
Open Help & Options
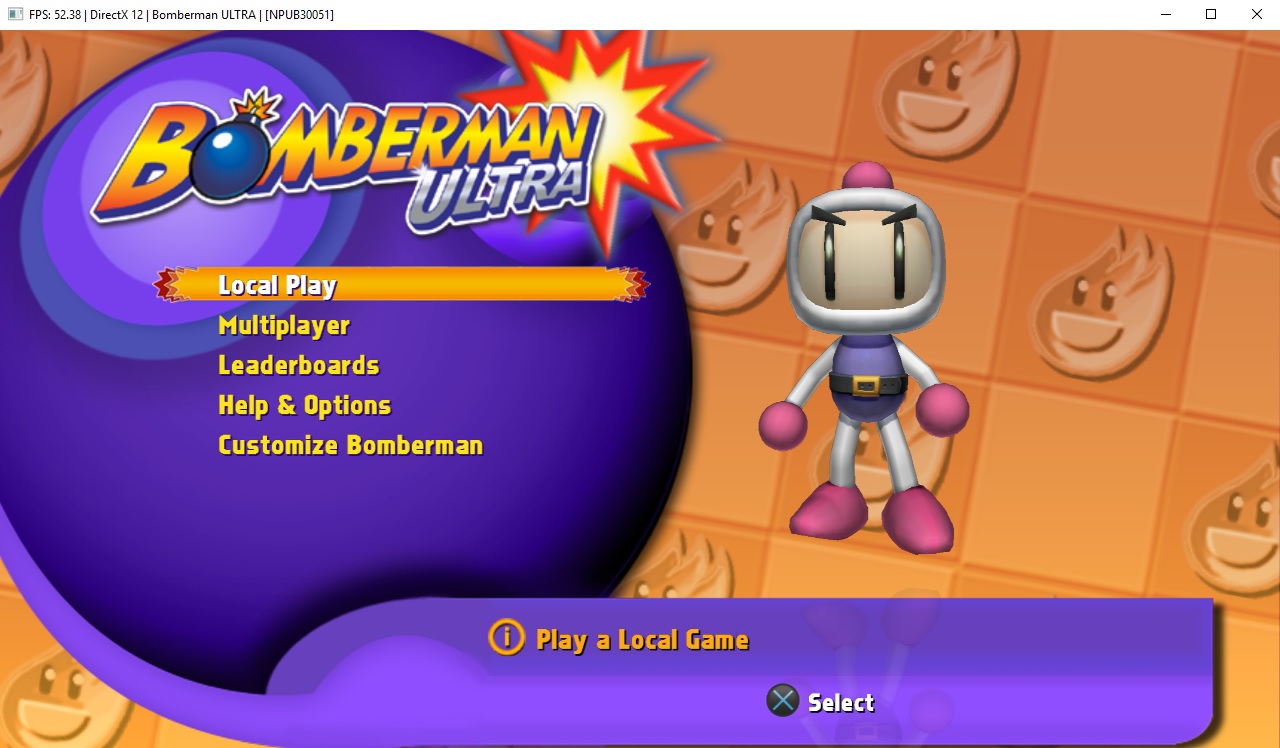click(304, 406)
